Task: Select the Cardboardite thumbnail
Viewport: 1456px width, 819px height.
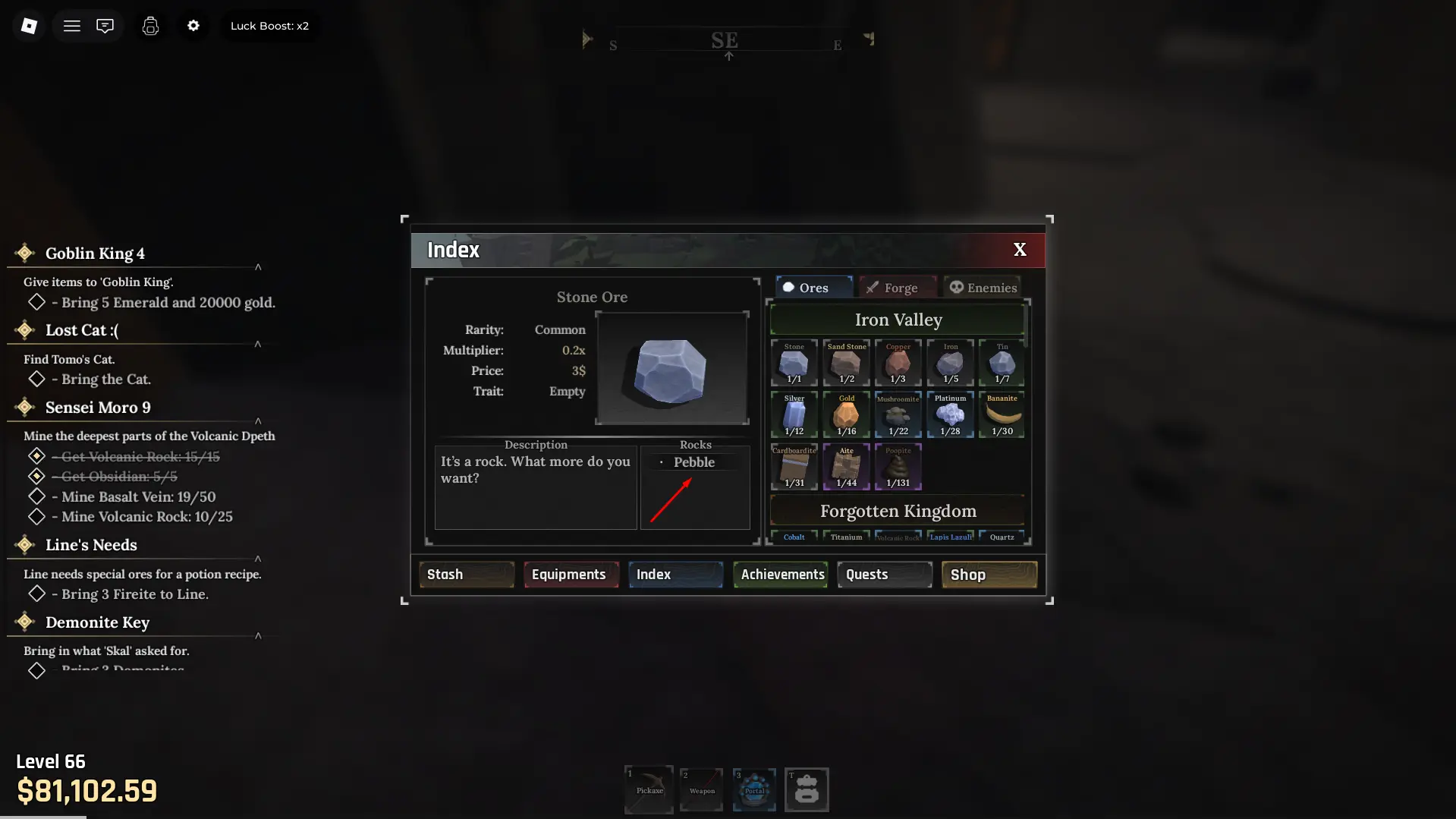Action: click(x=794, y=466)
